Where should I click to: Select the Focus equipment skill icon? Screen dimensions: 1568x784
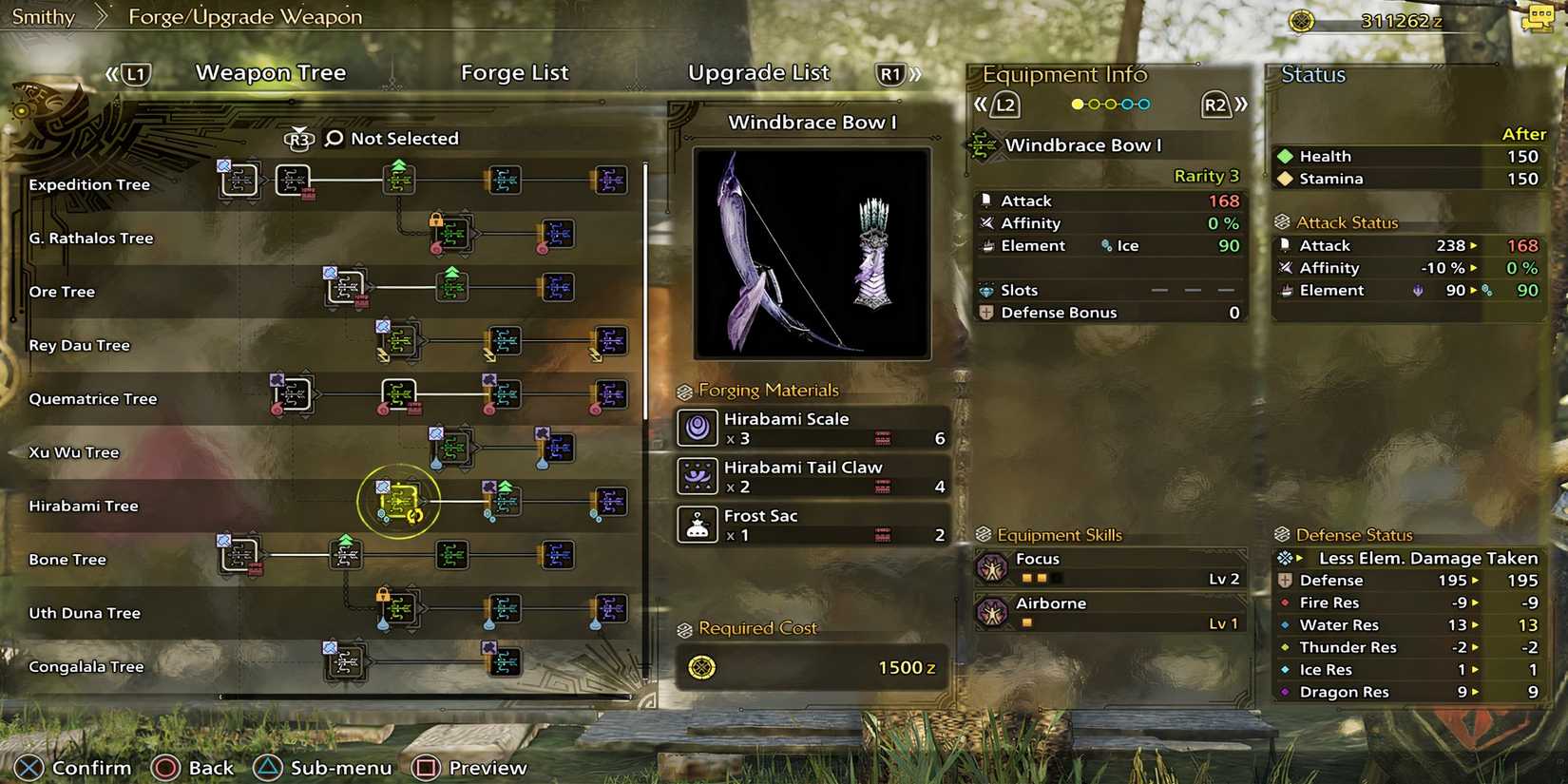[x=993, y=568]
